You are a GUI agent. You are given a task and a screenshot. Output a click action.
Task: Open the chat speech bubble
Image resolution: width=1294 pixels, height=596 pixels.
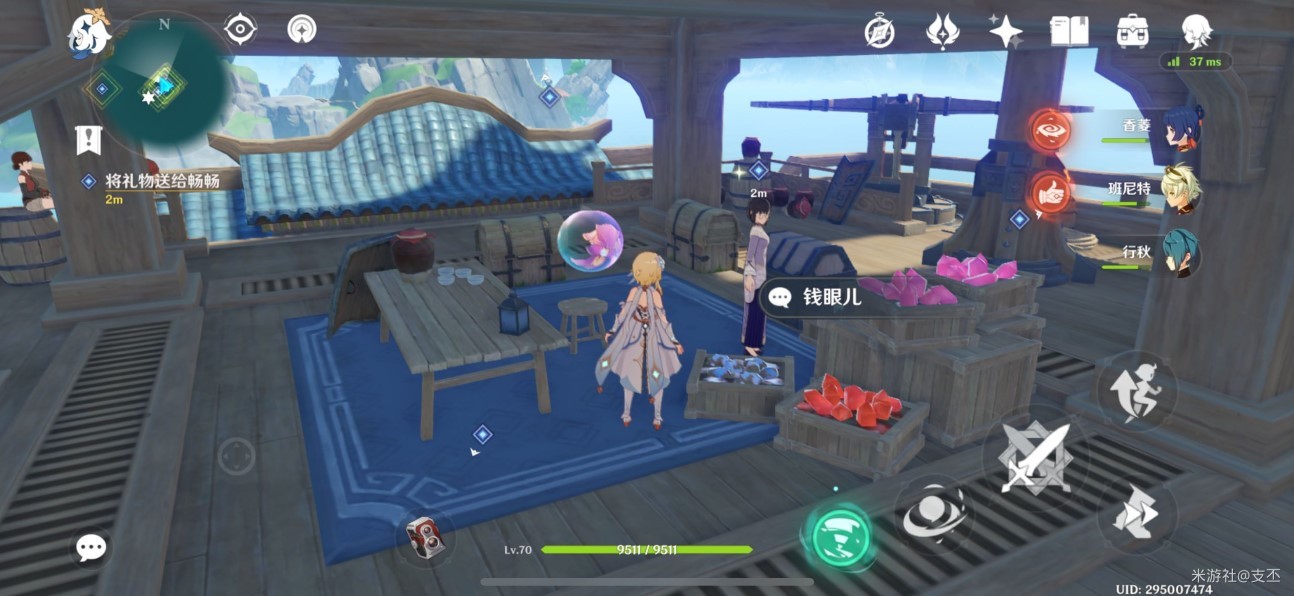91,547
